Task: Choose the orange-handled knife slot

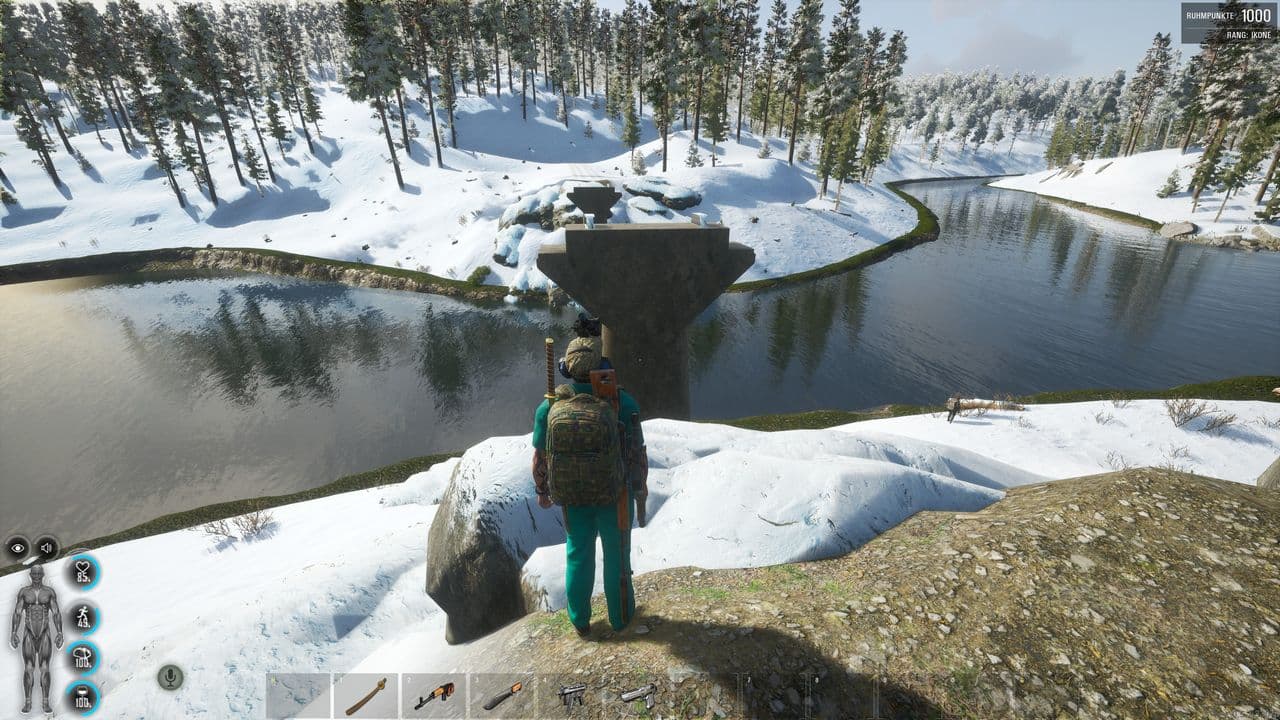Action: tap(502, 695)
